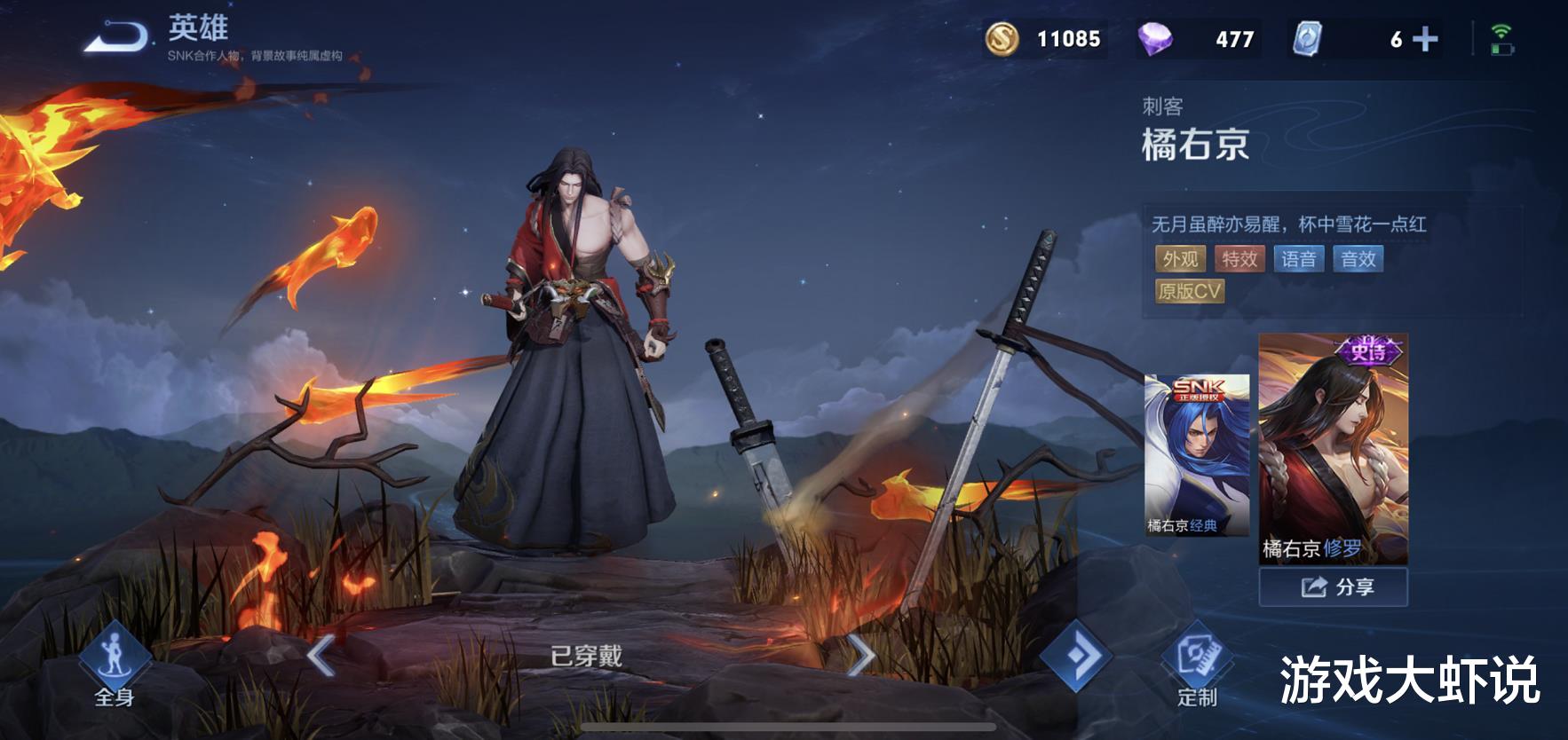Show previous skin with left arrow
The image size is (1568, 740).
(x=321, y=656)
